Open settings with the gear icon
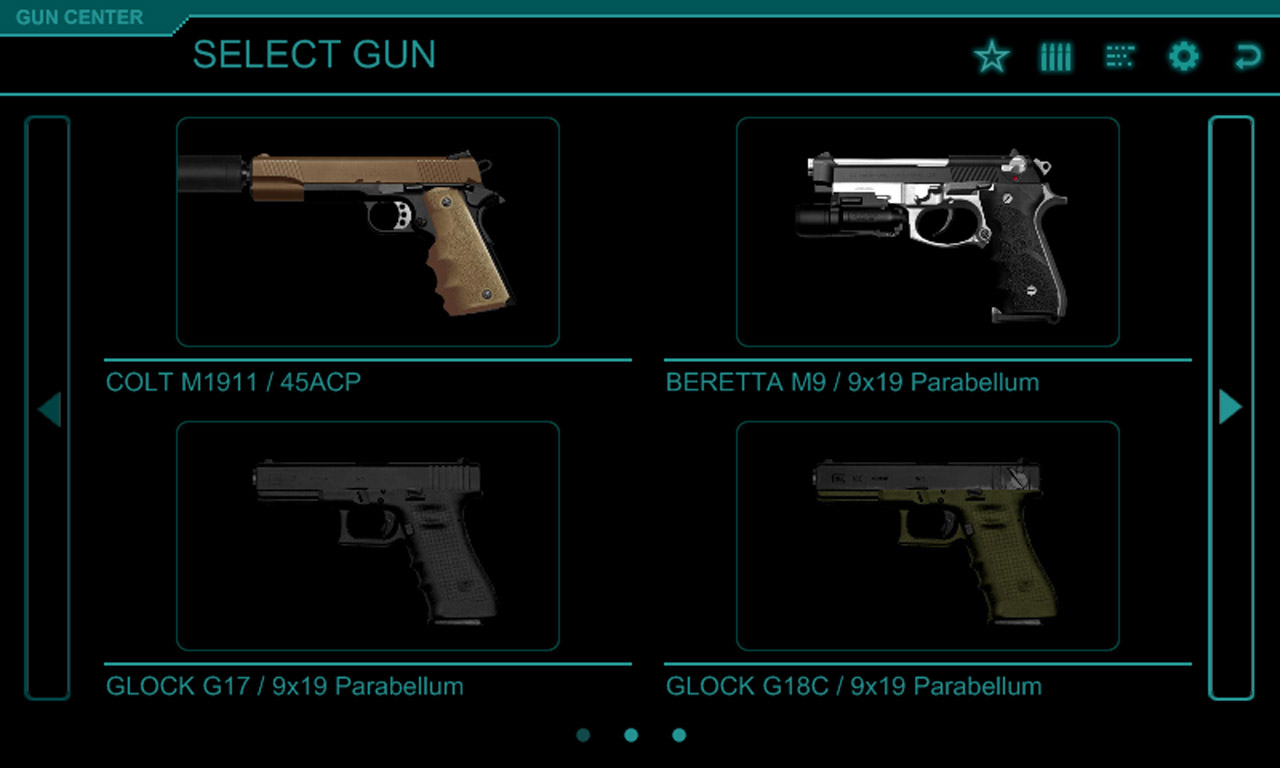1280x768 pixels. click(1183, 57)
